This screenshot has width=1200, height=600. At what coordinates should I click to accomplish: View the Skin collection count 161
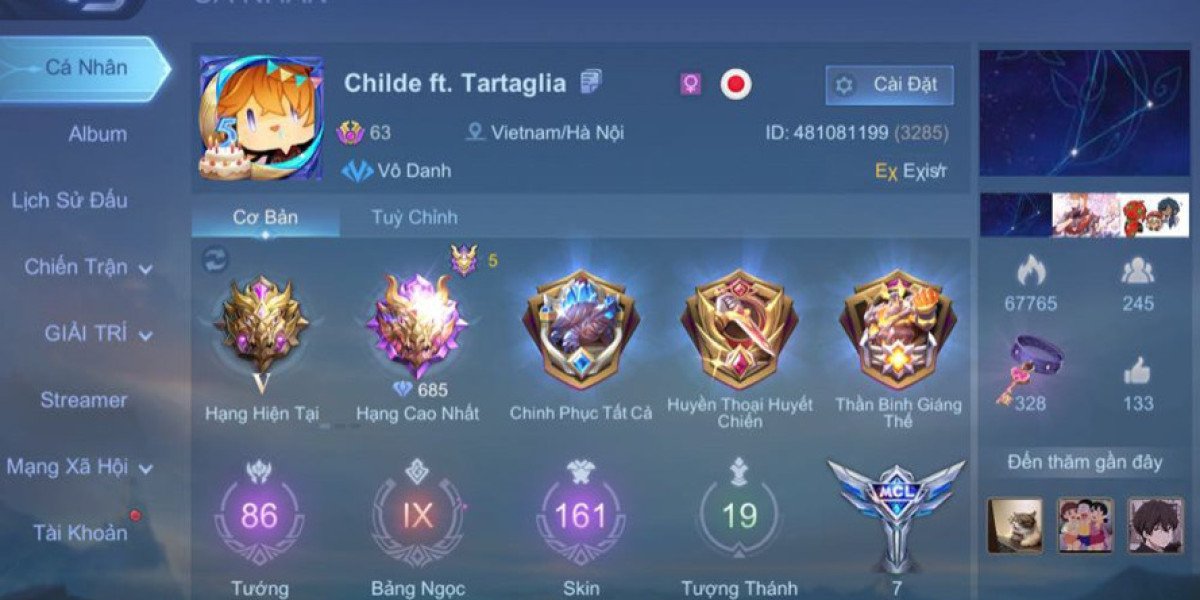pyautogui.click(x=580, y=518)
